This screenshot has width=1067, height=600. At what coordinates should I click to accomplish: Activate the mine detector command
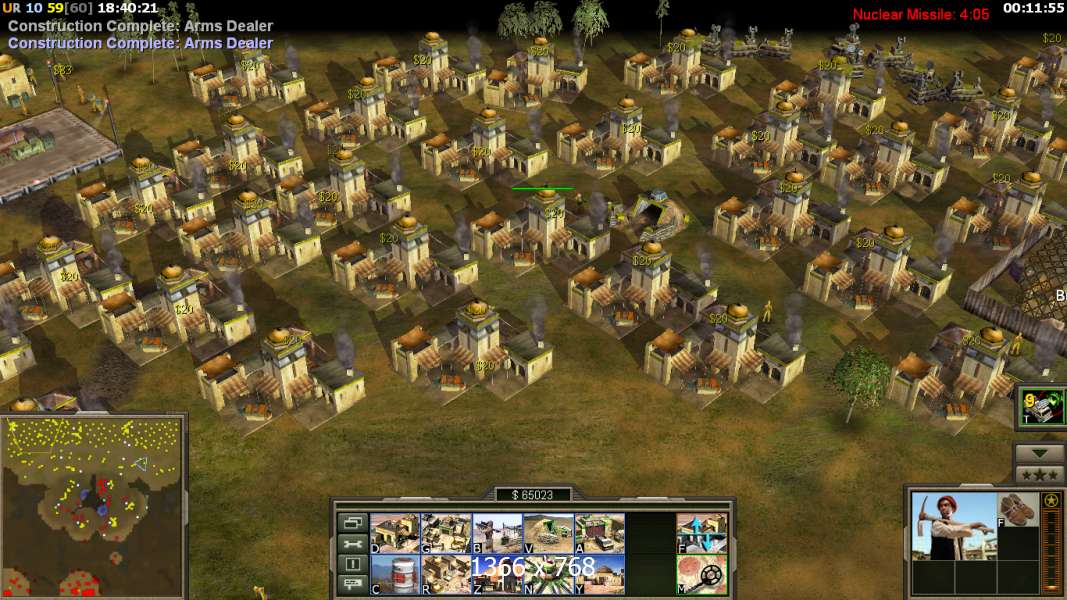[702, 574]
